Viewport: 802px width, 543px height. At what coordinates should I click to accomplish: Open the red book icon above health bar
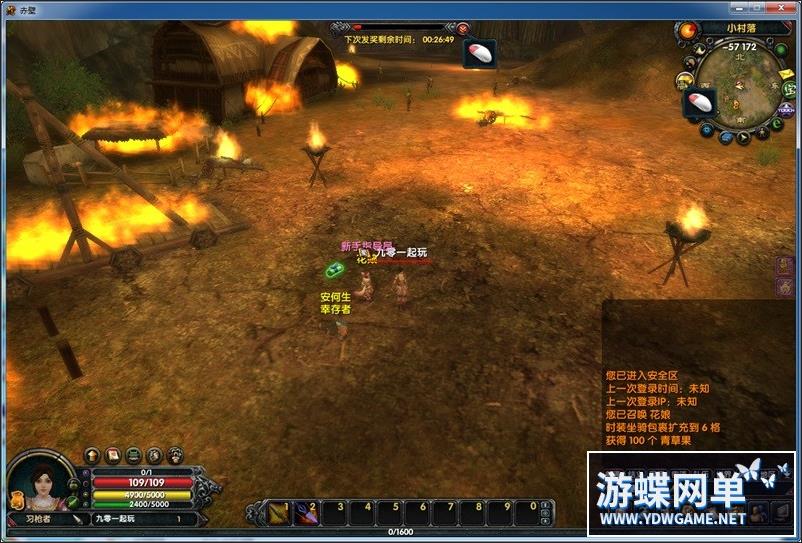(113, 455)
